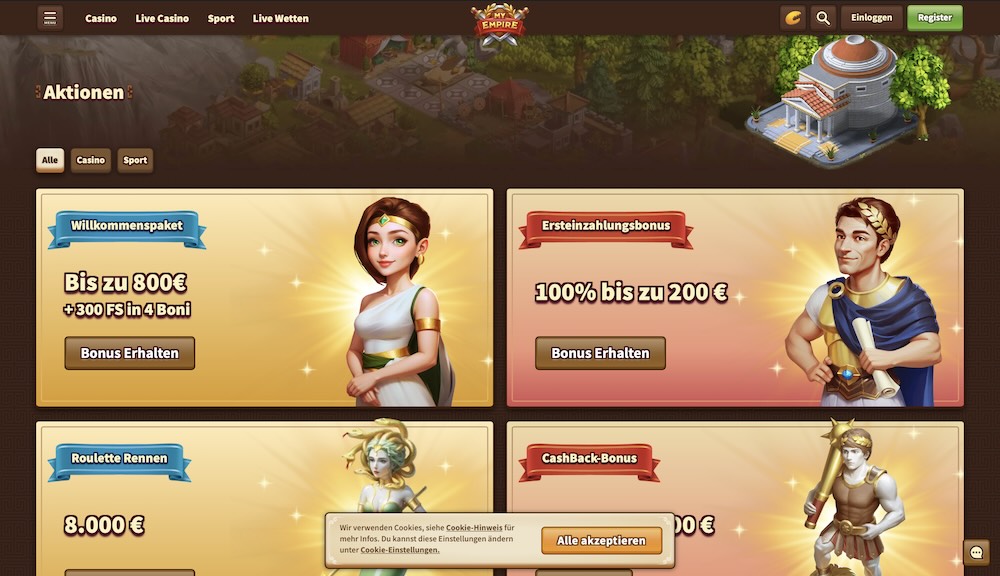The height and width of the screenshot is (576, 1000).
Task: Open the live chat bubble
Action: click(x=976, y=553)
